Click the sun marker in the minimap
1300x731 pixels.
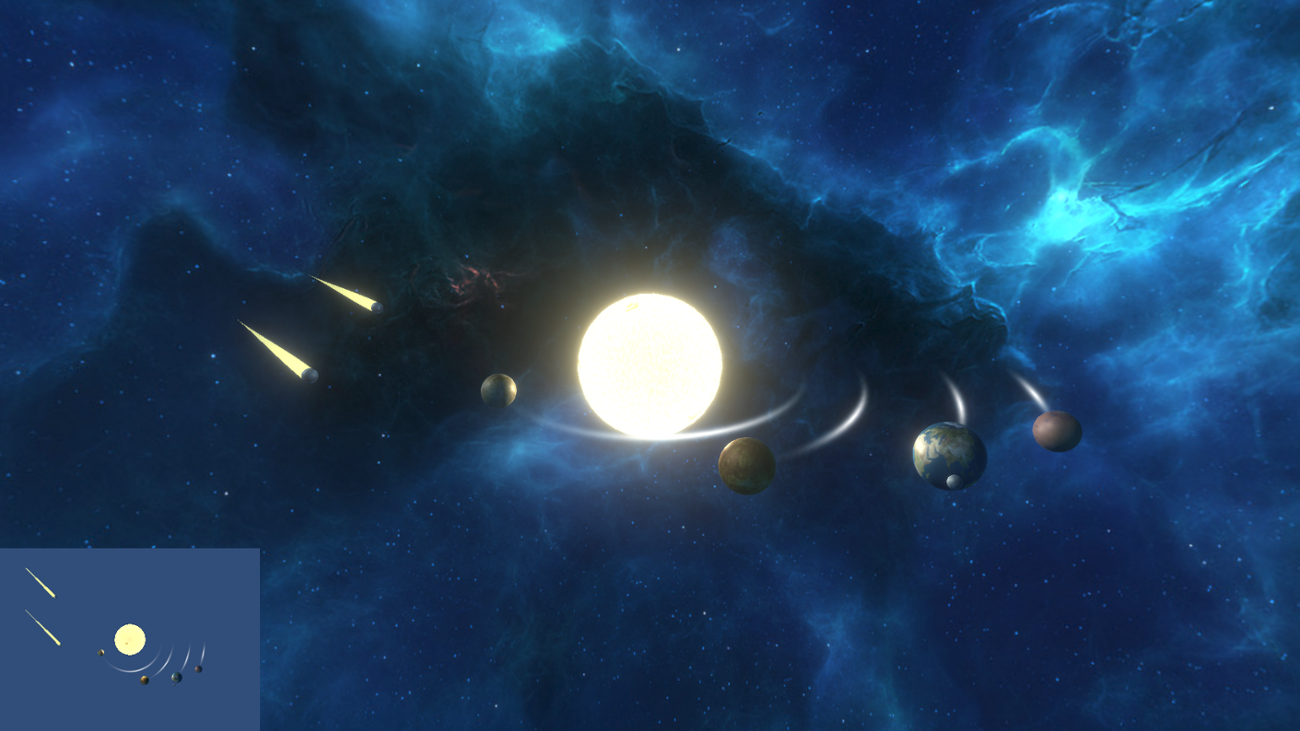click(130, 639)
